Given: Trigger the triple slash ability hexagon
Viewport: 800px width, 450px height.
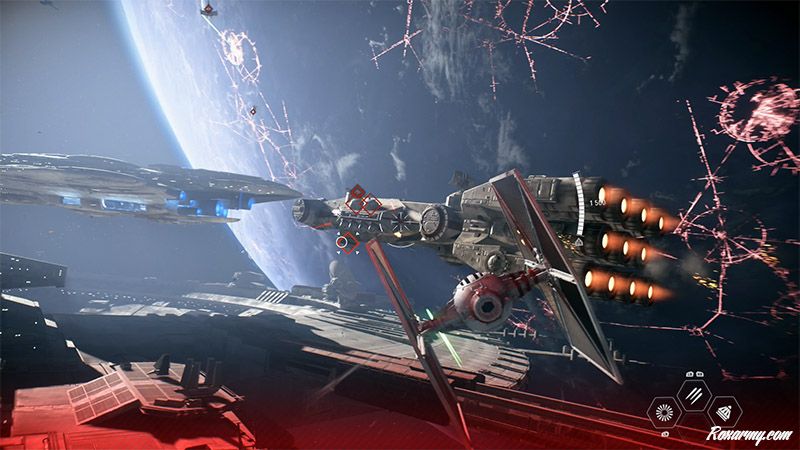Looking at the screenshot, I should tap(692, 394).
